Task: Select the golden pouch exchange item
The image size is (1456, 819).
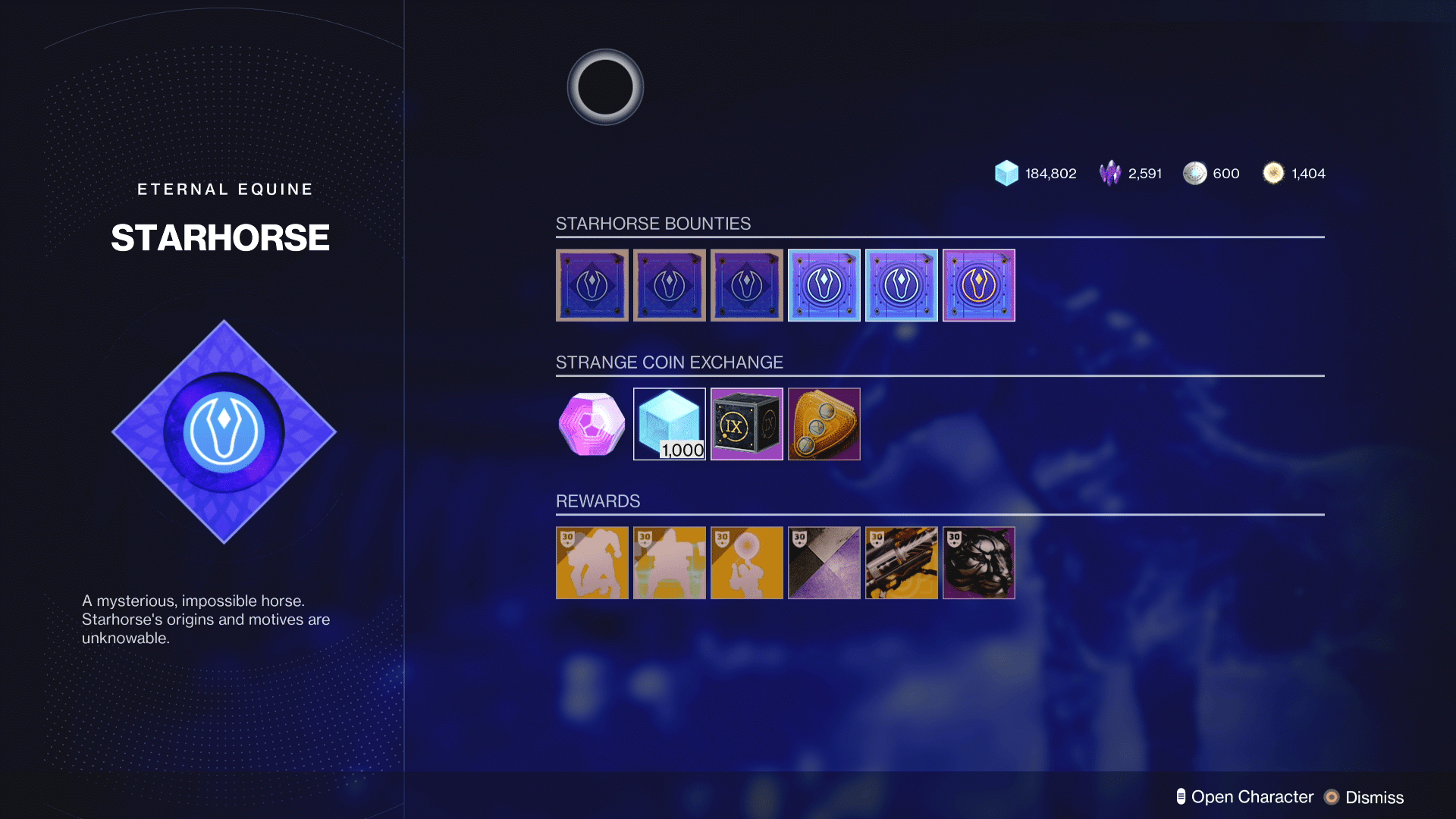Action: pyautogui.click(x=824, y=424)
